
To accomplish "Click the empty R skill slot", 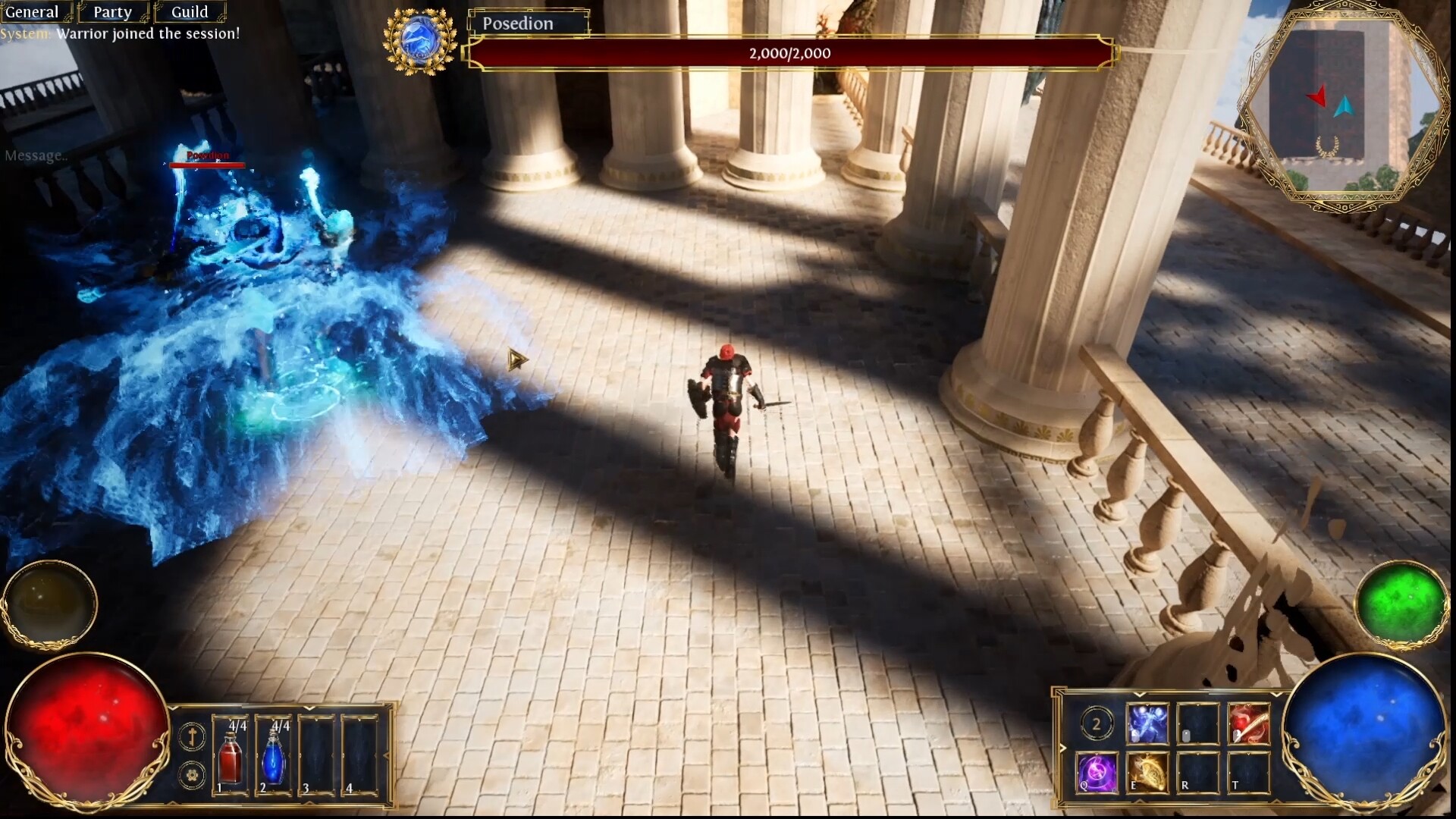I will (1197, 773).
